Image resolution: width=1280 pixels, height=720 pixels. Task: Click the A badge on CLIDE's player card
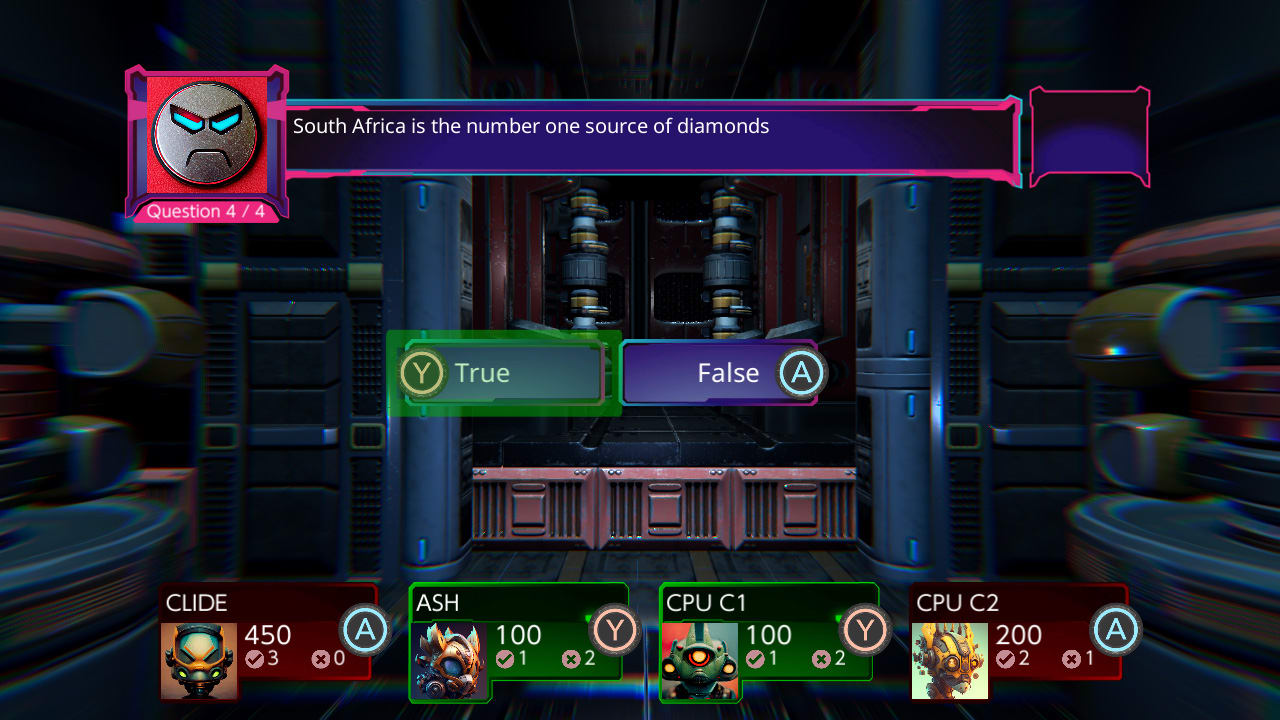[366, 630]
